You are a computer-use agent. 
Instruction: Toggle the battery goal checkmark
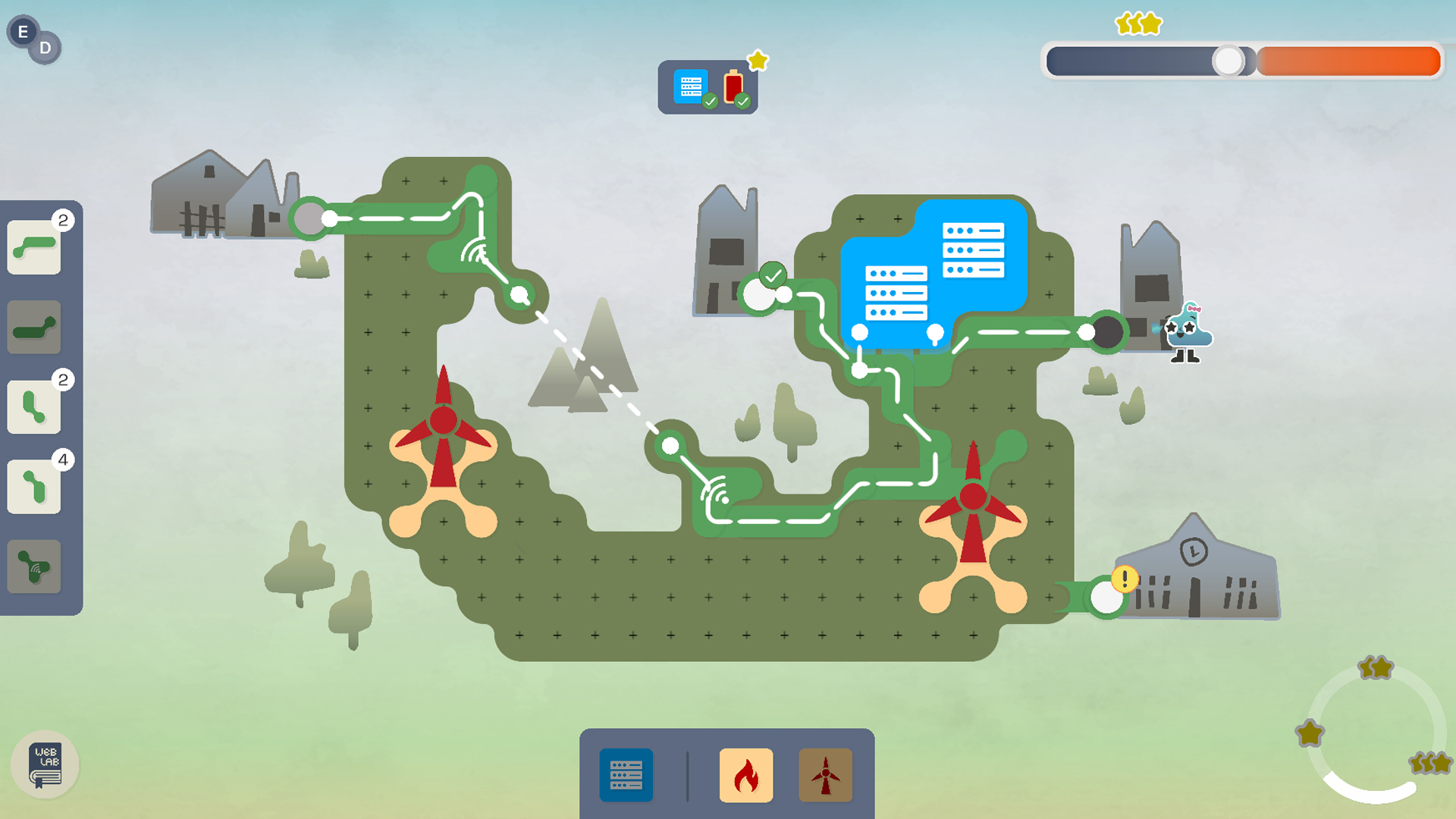pos(743,99)
